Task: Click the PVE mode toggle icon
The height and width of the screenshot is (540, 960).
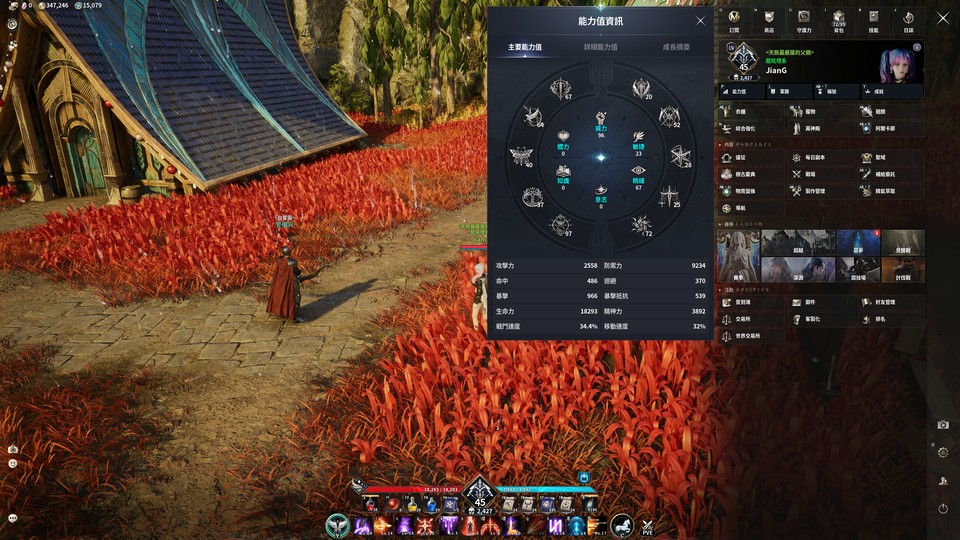Action: (647, 525)
